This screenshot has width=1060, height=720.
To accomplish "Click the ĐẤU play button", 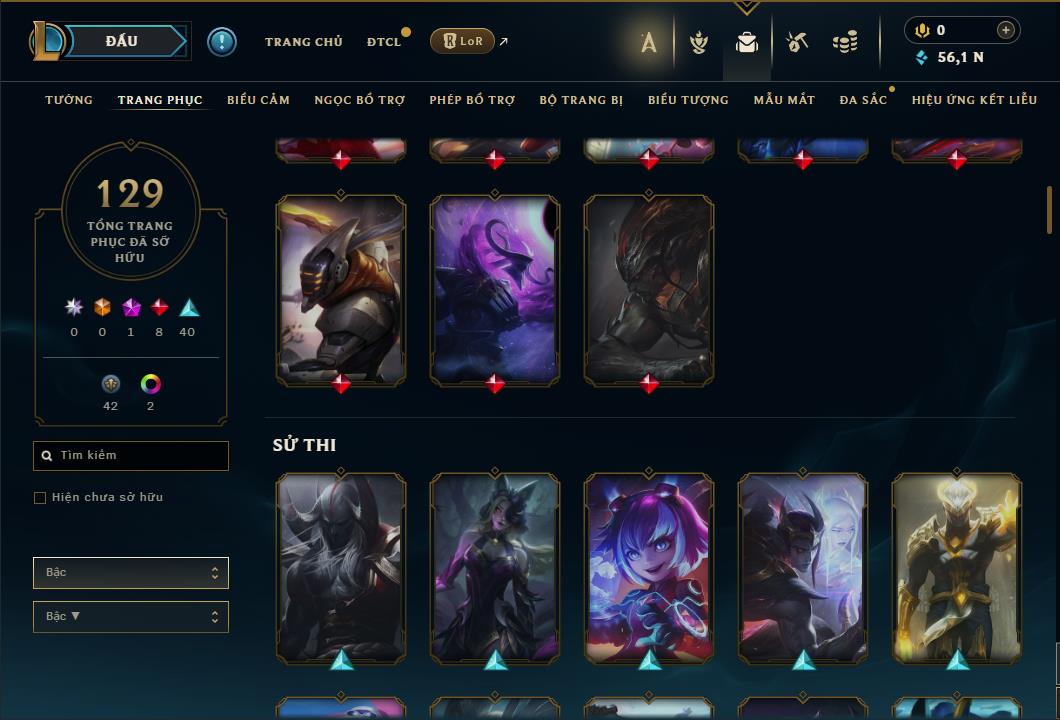I will tap(122, 41).
